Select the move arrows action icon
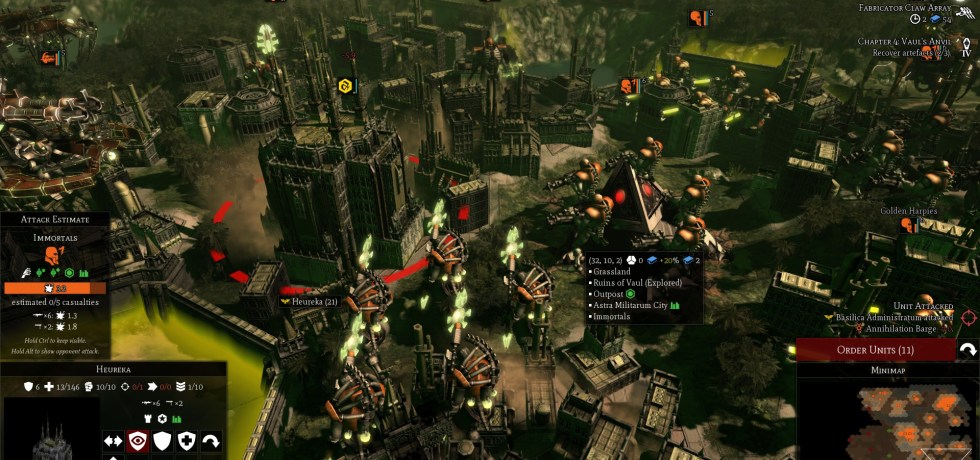 (112, 441)
